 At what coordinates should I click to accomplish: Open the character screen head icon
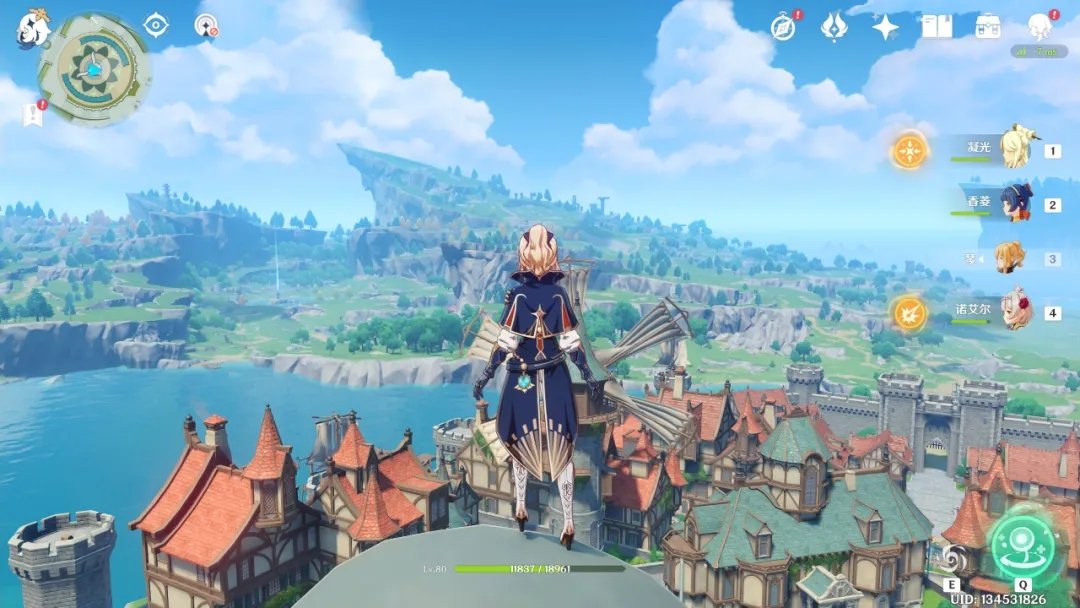(x=1041, y=27)
